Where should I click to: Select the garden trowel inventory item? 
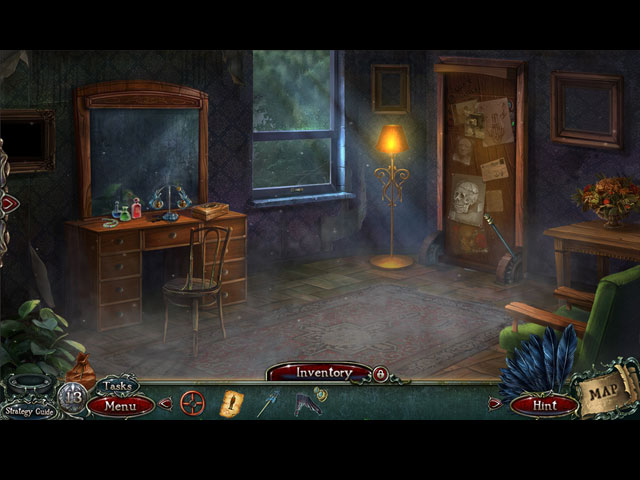click(x=267, y=404)
